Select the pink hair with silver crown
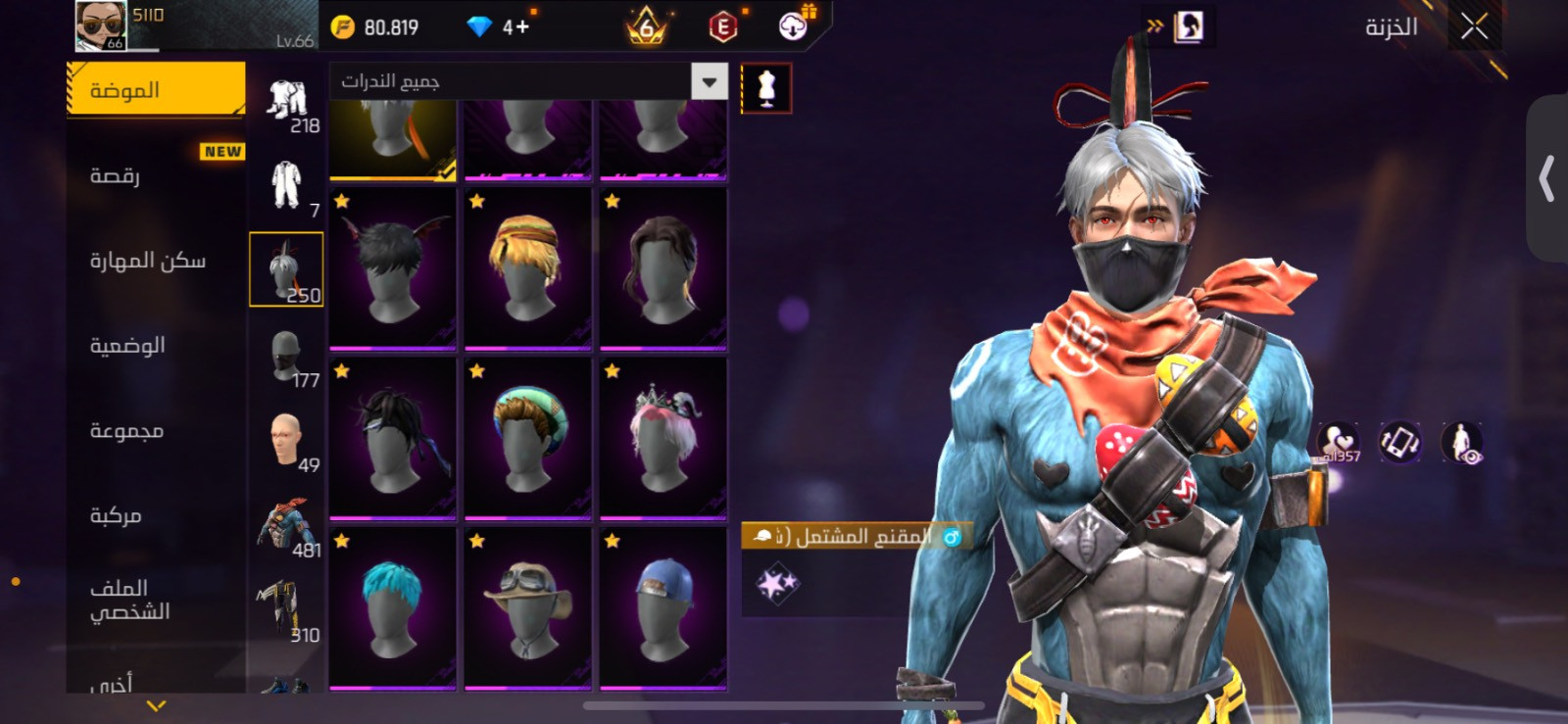1568x724 pixels. click(663, 438)
